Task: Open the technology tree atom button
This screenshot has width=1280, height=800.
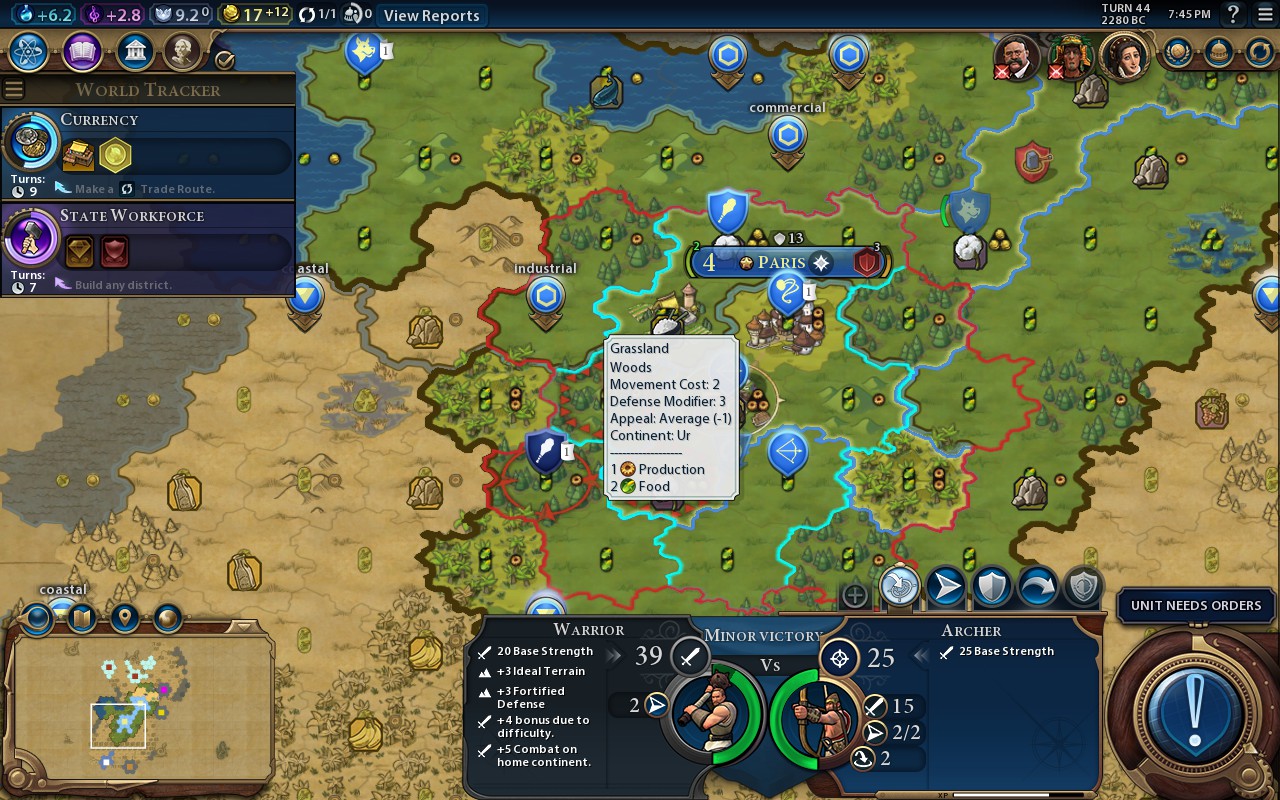Action: coord(29,51)
